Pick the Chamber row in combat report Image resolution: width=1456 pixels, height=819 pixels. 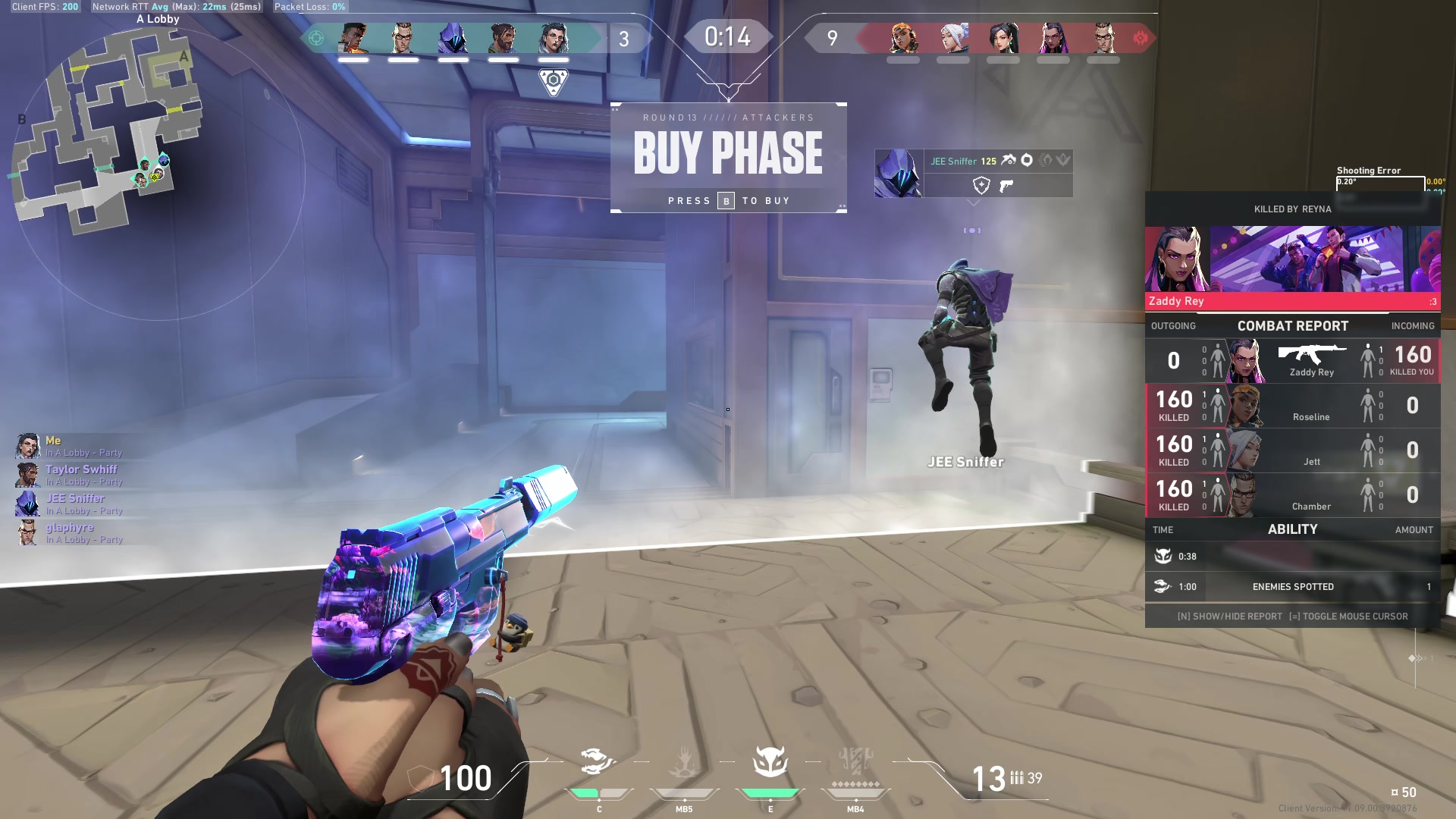[1292, 495]
